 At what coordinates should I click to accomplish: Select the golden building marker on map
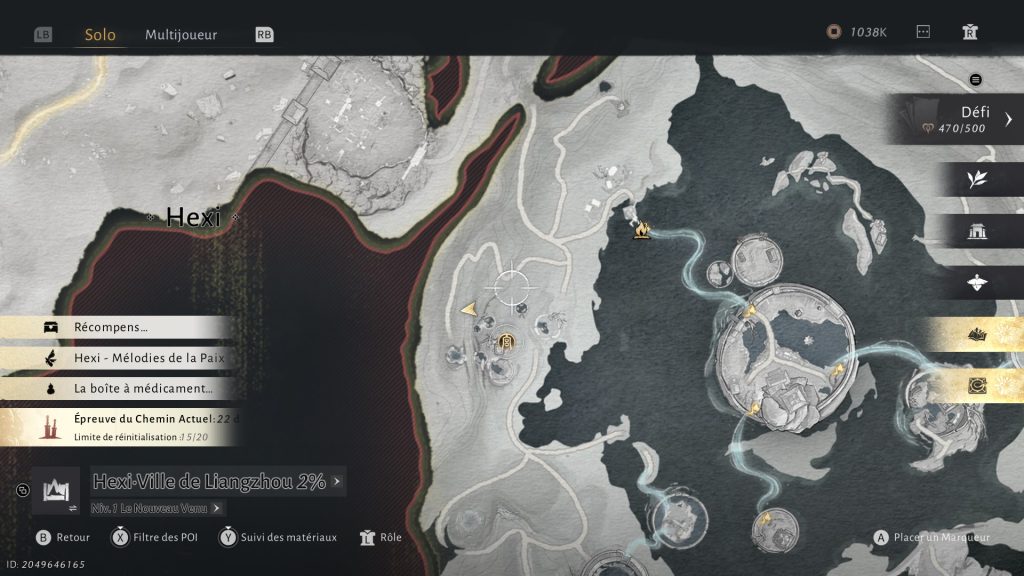[x=507, y=343]
